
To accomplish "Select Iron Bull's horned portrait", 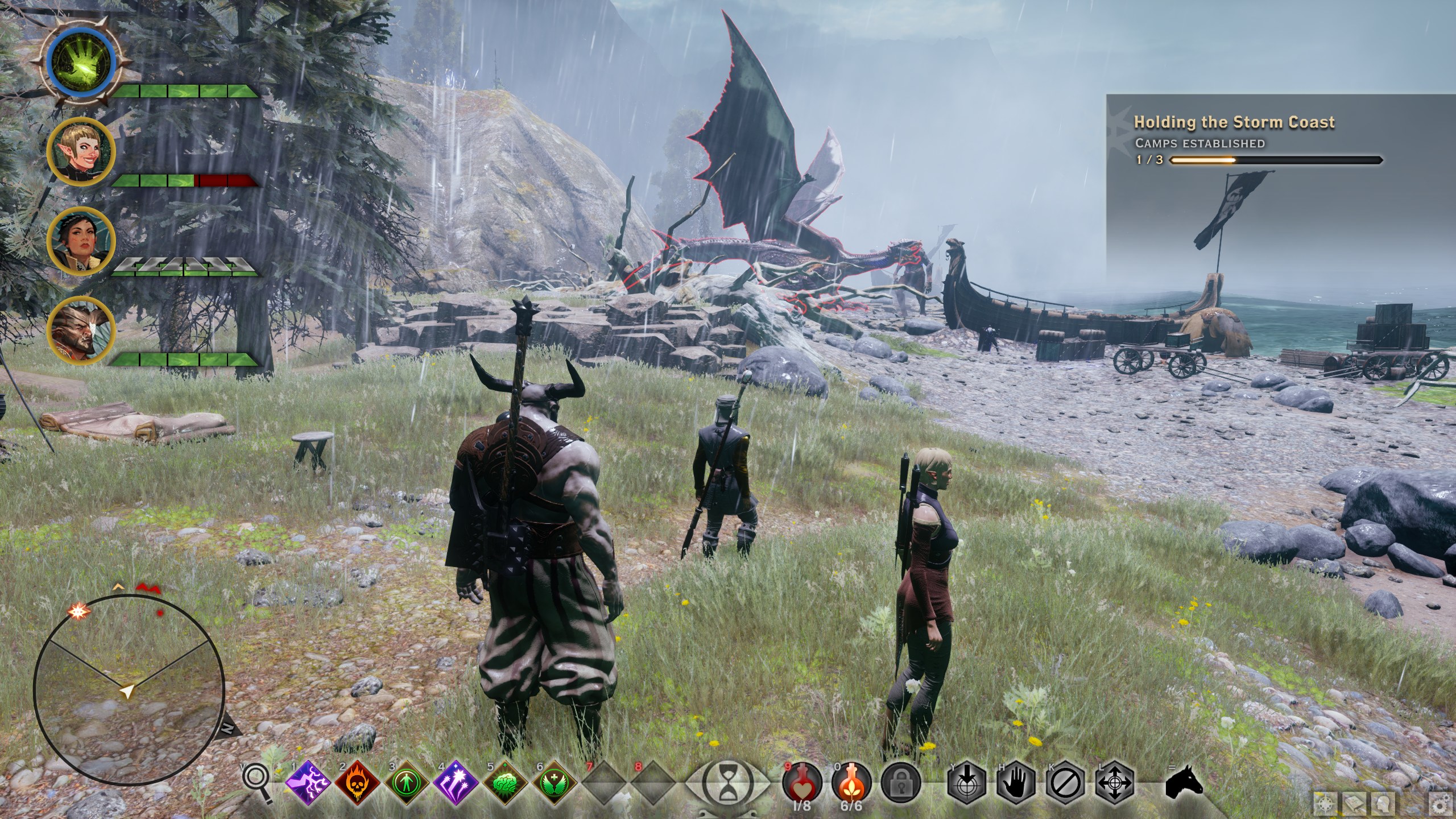I will tap(81, 329).
